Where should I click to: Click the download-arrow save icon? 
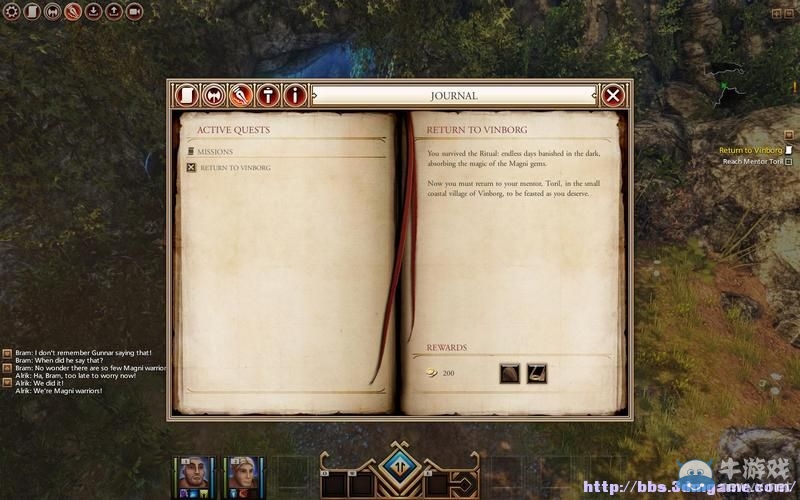tap(93, 12)
